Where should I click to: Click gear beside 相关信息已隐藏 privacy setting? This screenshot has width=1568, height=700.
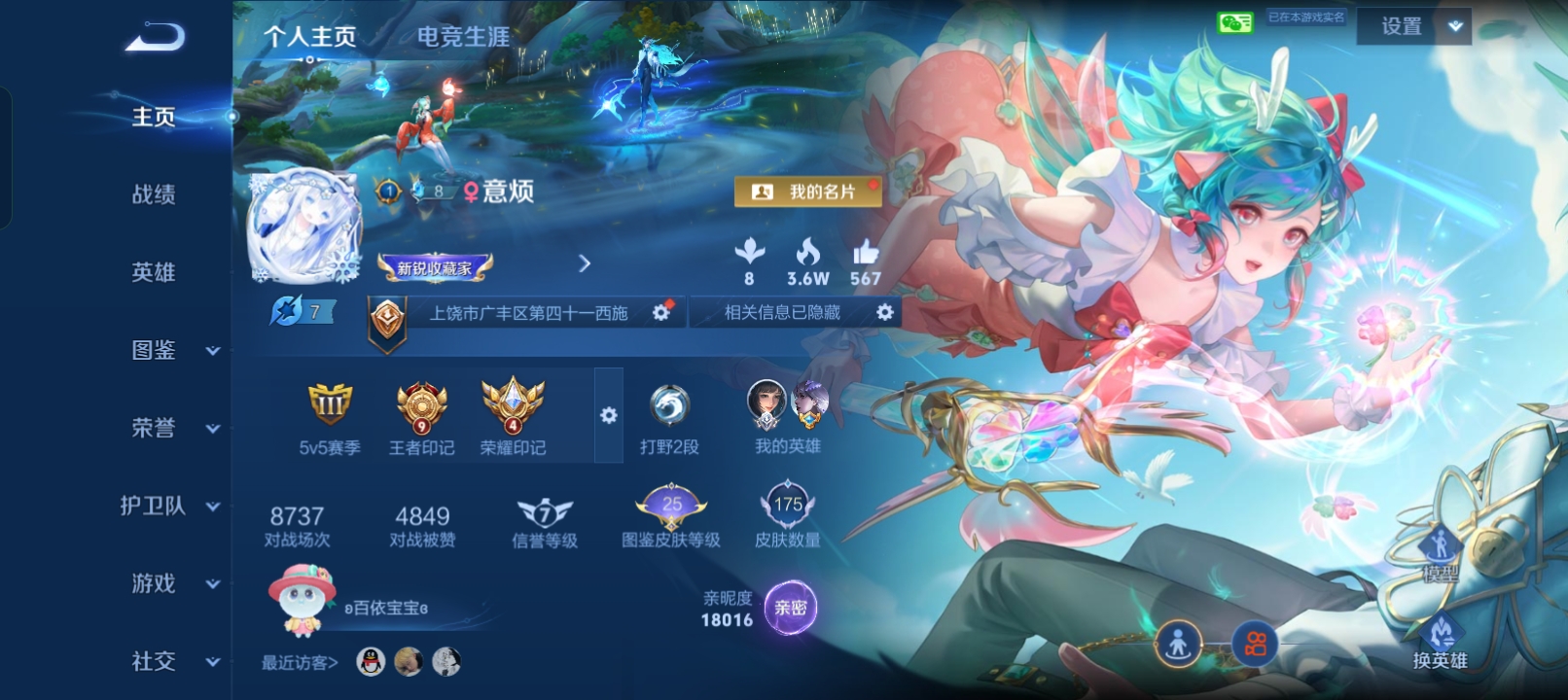(x=883, y=312)
